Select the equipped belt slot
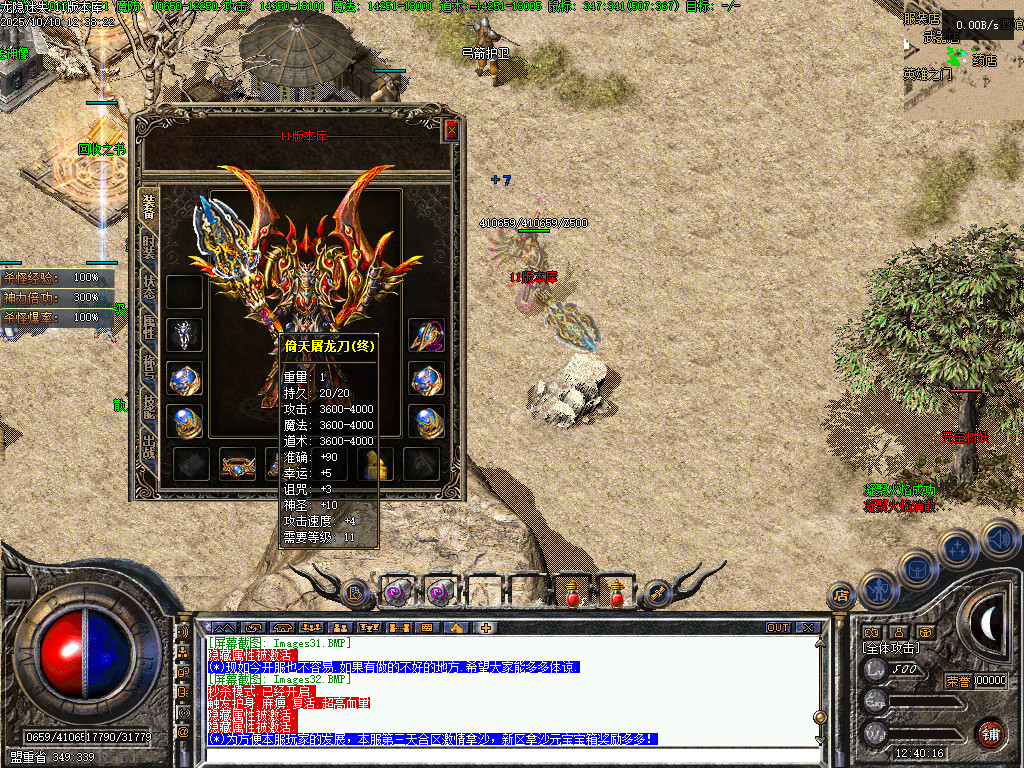The height and width of the screenshot is (768, 1024). tap(238, 464)
